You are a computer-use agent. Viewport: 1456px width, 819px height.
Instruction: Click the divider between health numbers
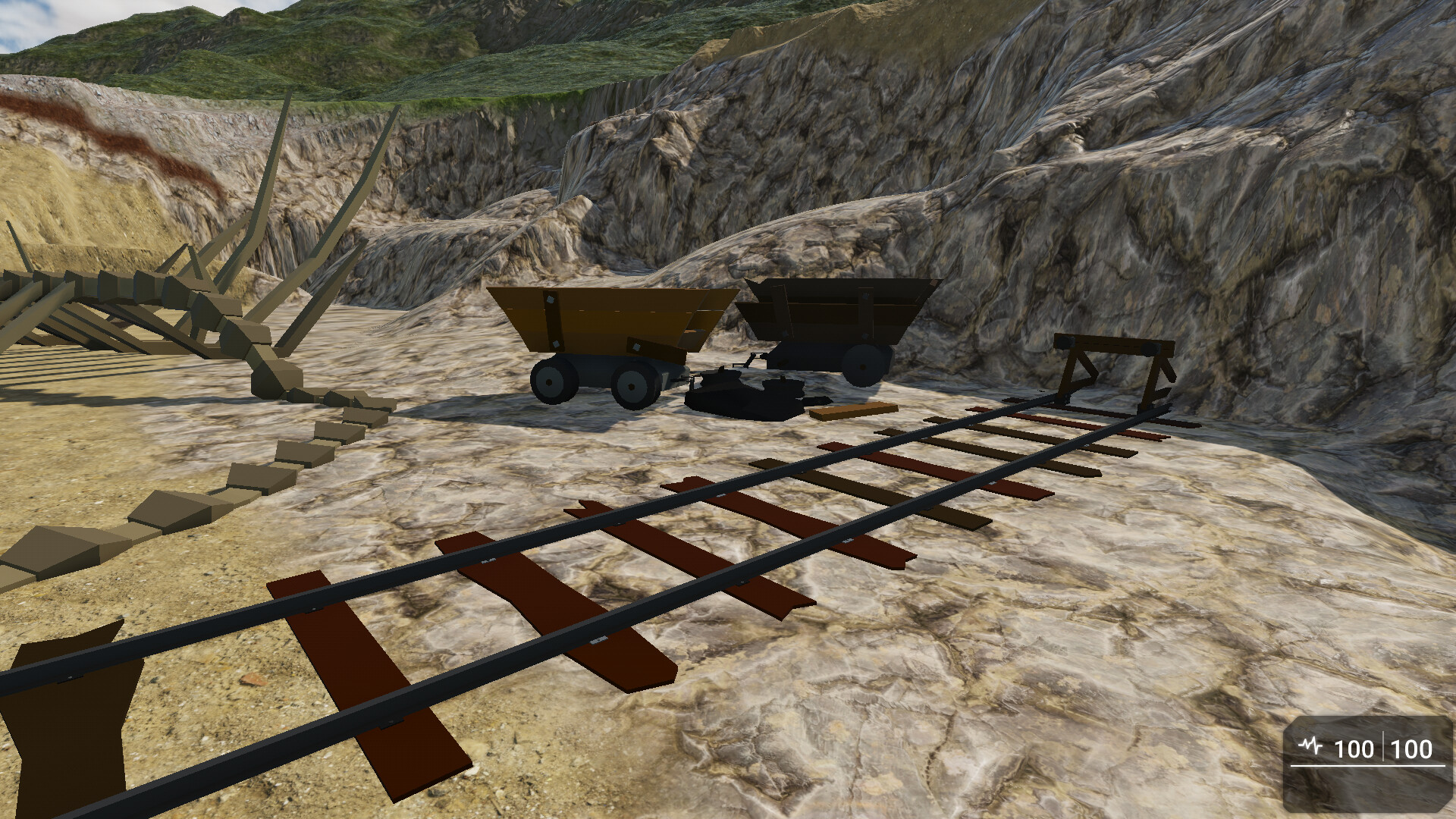coord(1385,747)
